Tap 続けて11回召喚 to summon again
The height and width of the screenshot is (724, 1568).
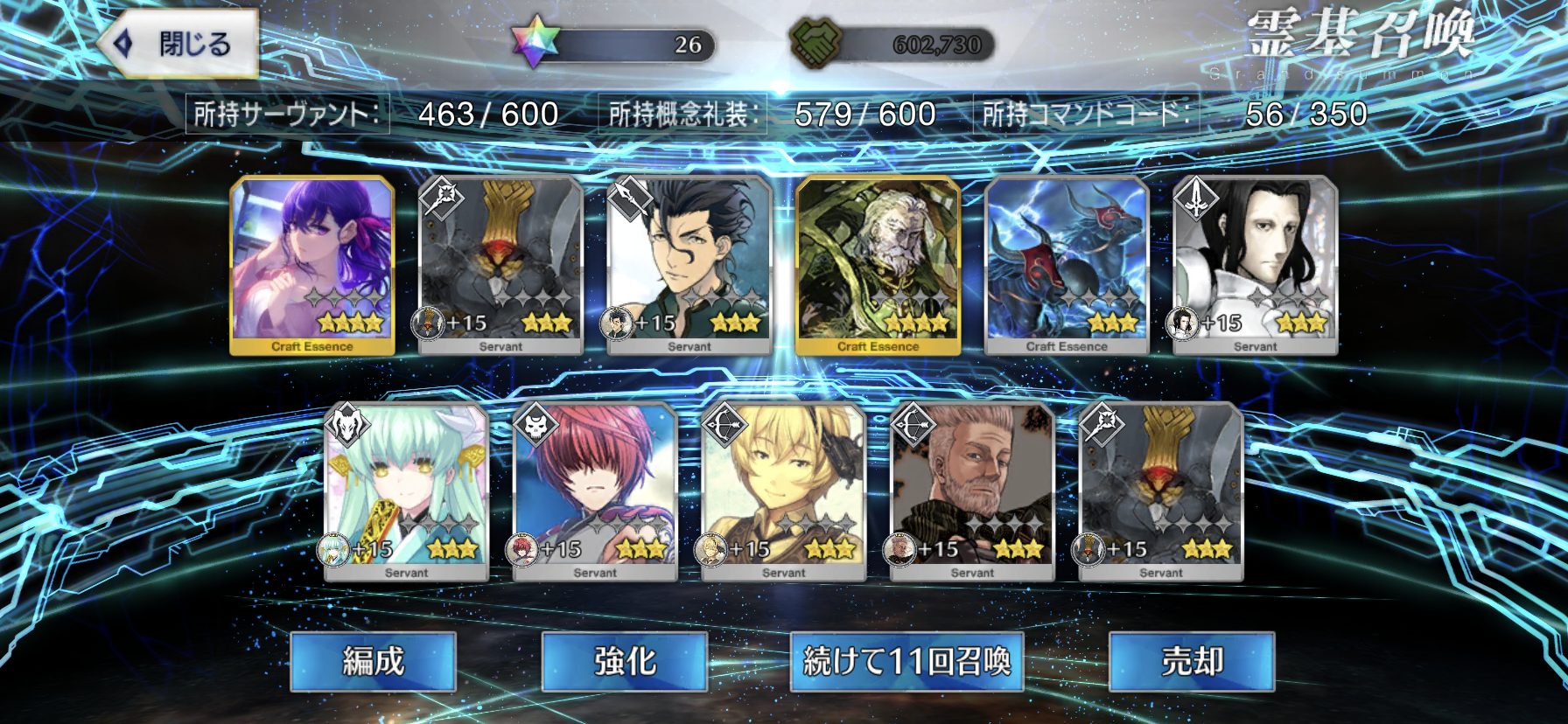click(x=906, y=661)
